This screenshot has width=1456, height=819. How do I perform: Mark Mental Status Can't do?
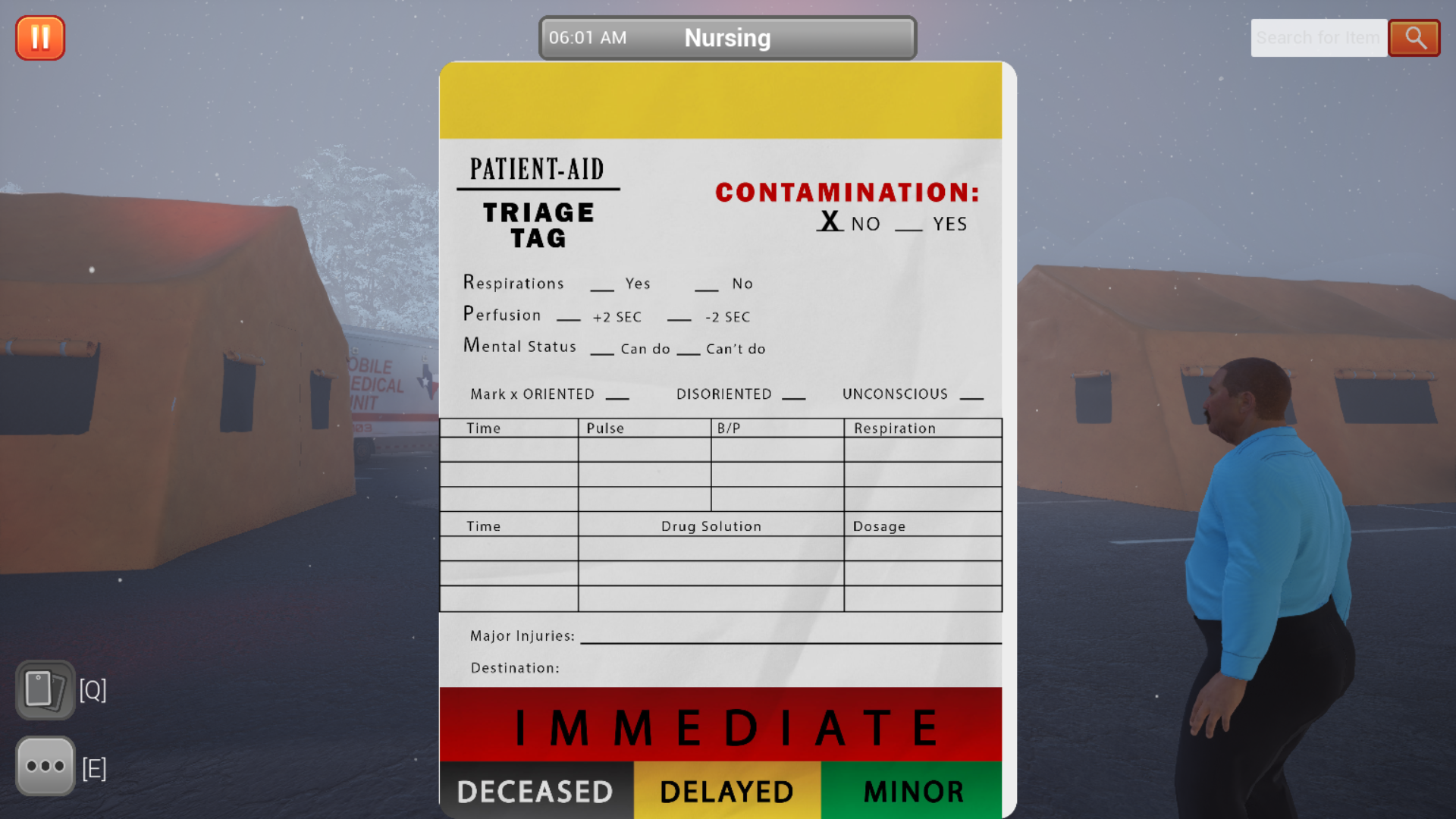(x=688, y=350)
